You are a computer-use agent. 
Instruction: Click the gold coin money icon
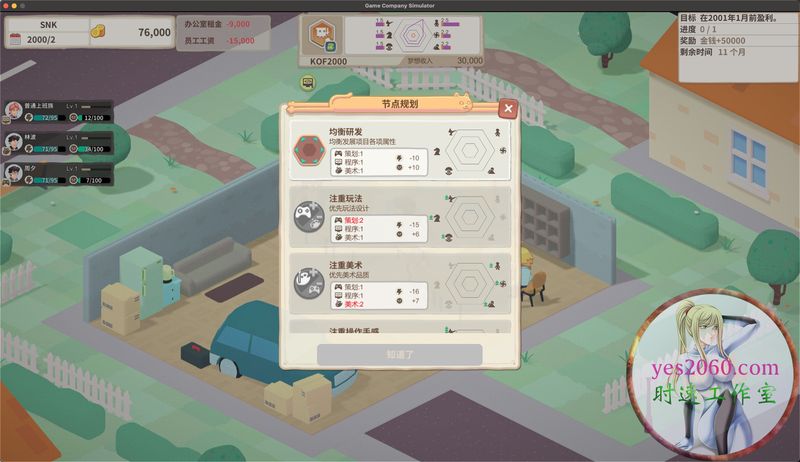(x=99, y=32)
